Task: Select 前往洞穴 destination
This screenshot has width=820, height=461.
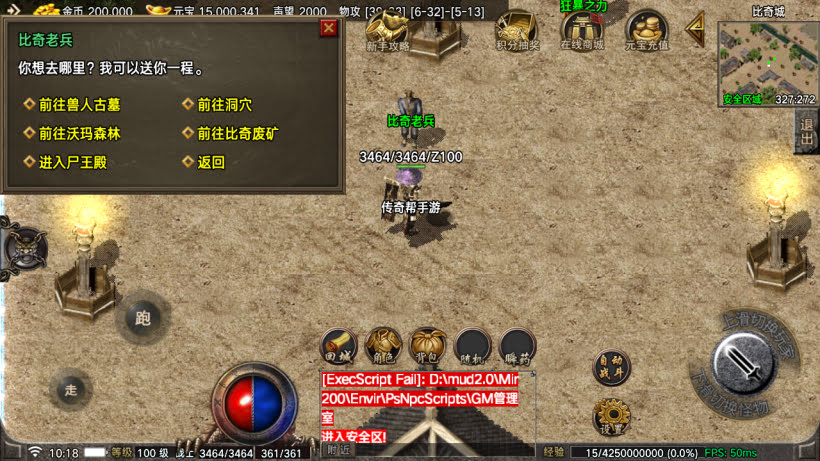Action: point(224,105)
